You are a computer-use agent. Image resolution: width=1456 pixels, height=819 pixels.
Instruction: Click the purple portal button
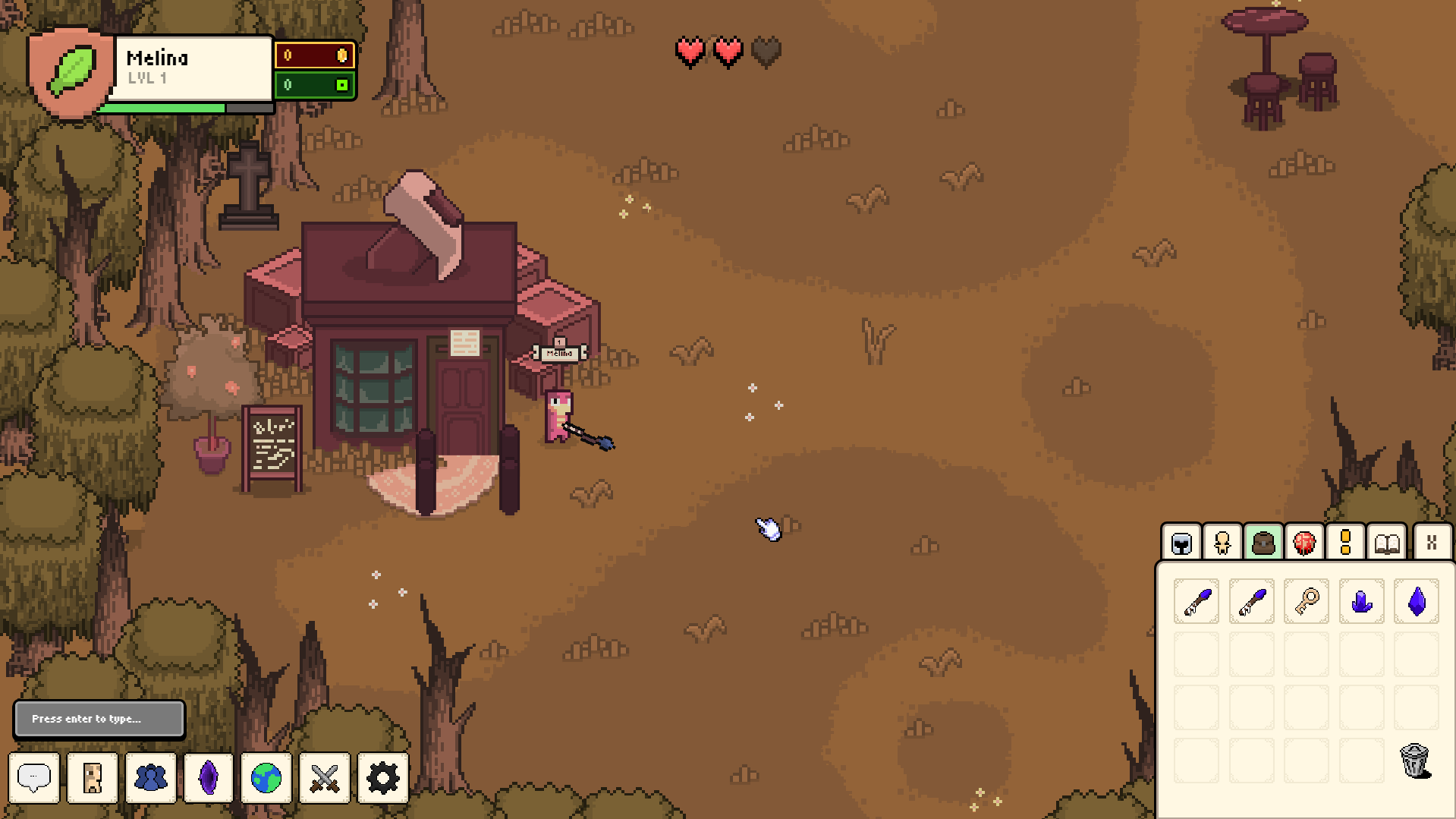point(209,777)
